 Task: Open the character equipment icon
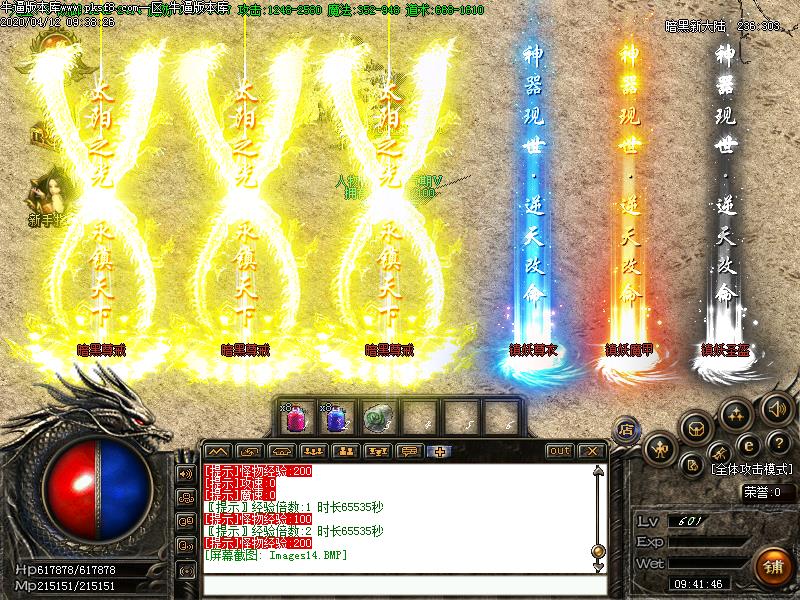click(661, 449)
